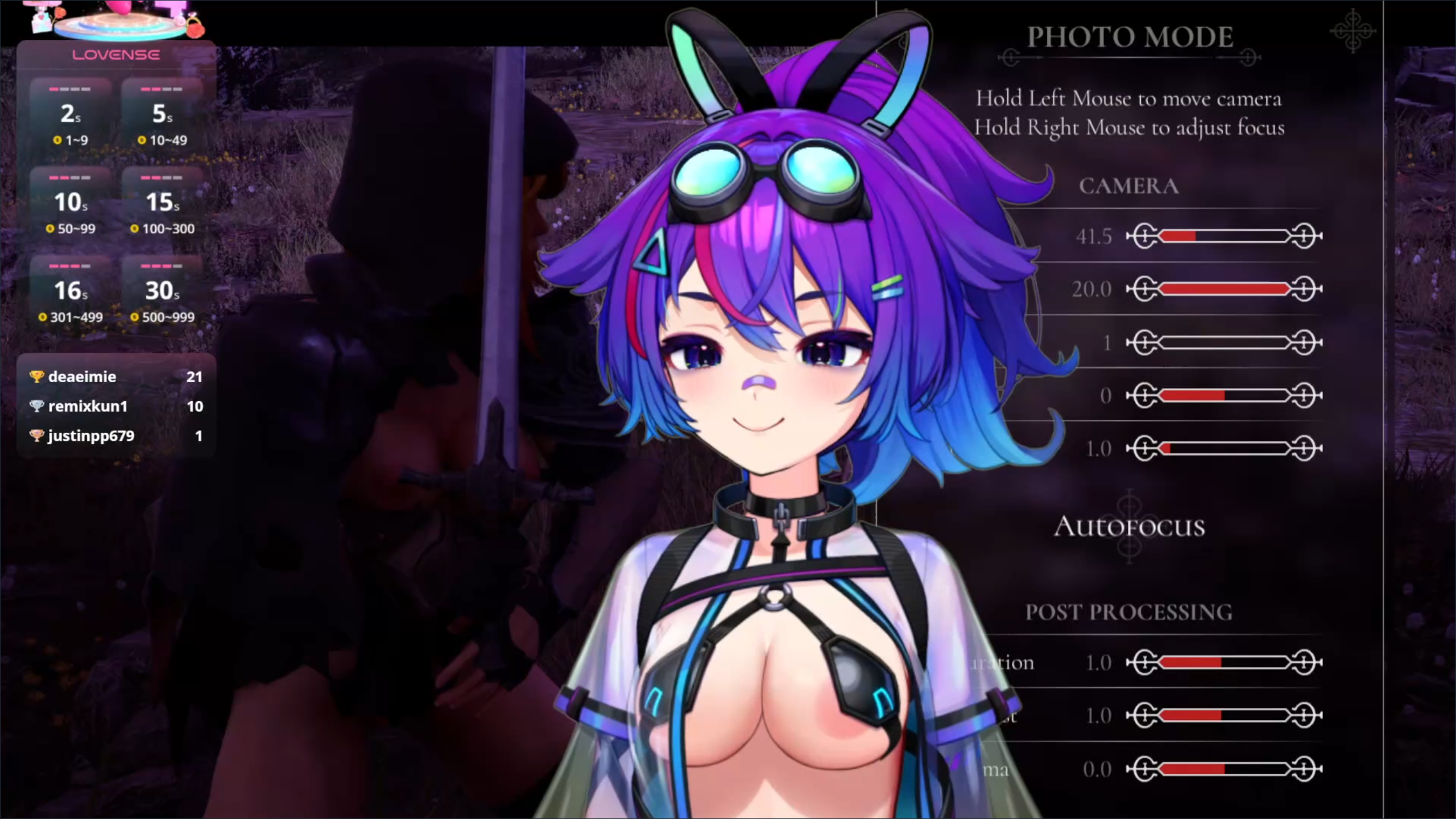Adjust the camera slider showing 41.5
The height and width of the screenshot is (819, 1456).
pos(1224,236)
